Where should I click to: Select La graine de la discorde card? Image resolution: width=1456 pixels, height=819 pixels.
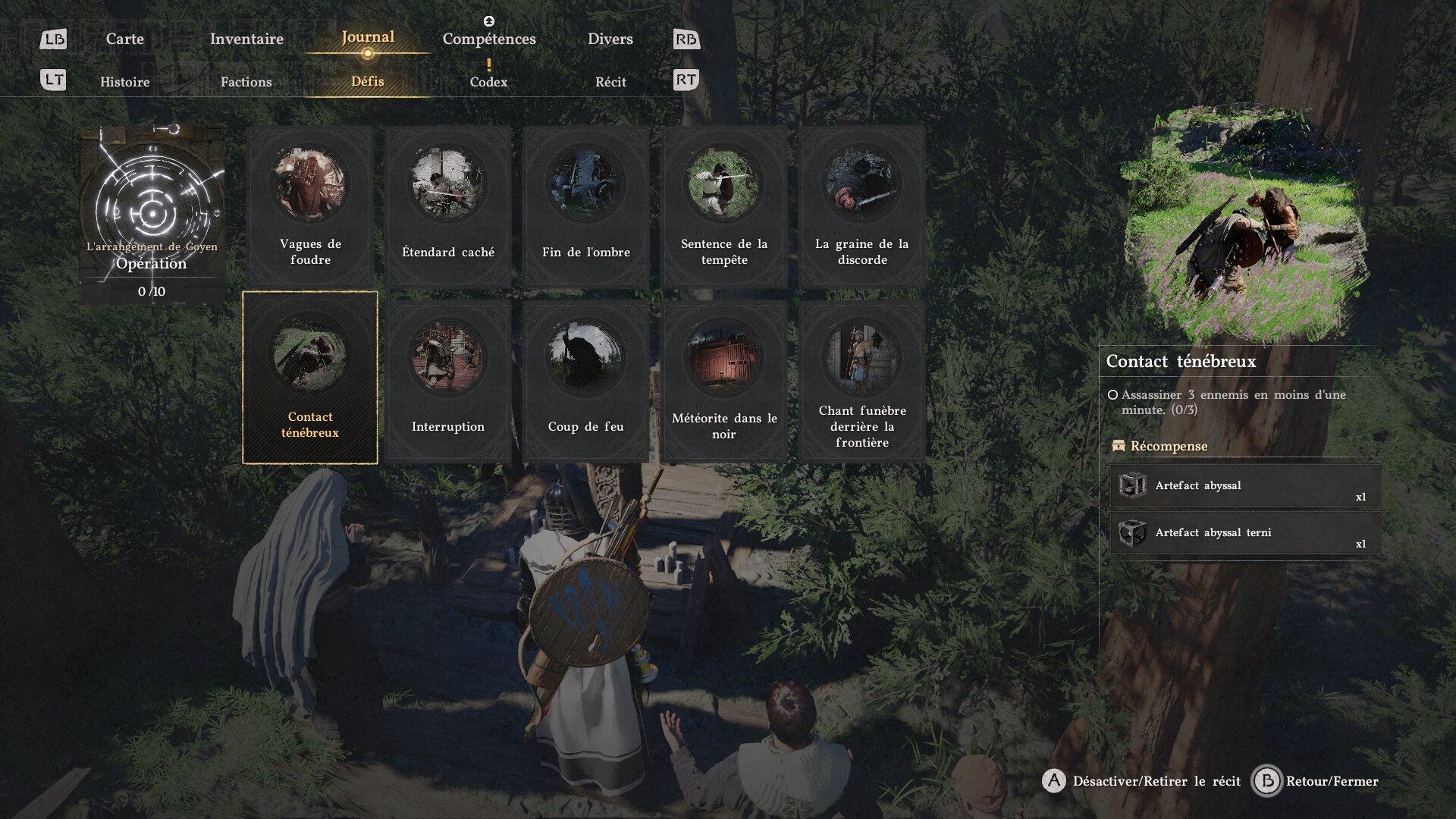pyautogui.click(x=862, y=206)
